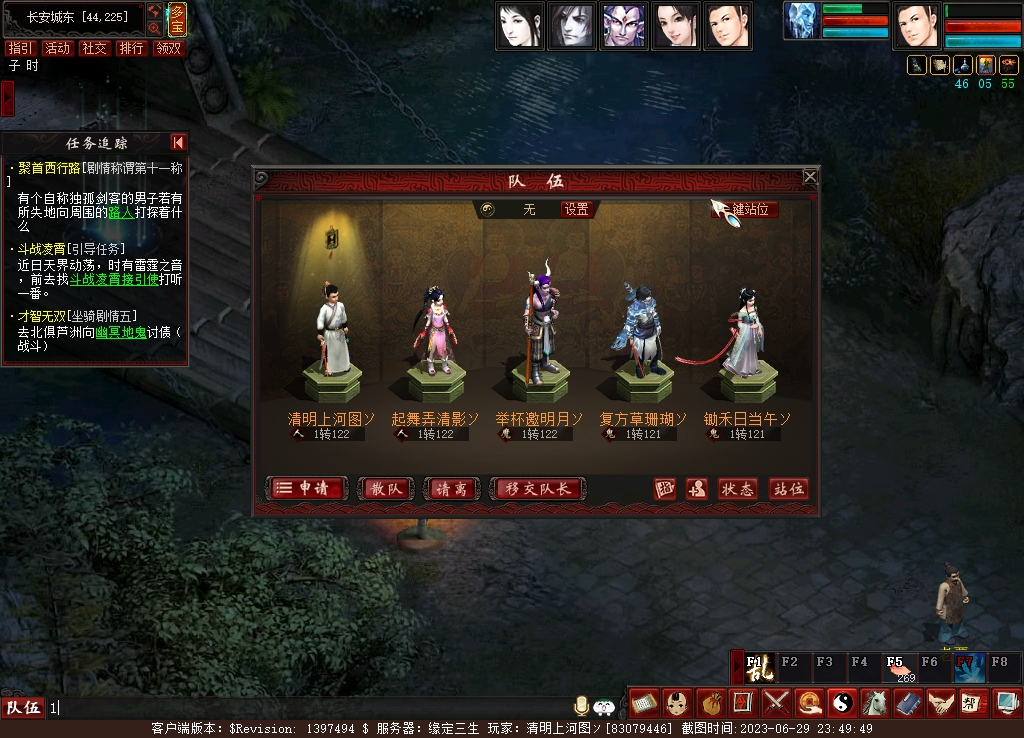
Task: Open the money bag inventory icon
Action: pyautogui.click(x=708, y=702)
